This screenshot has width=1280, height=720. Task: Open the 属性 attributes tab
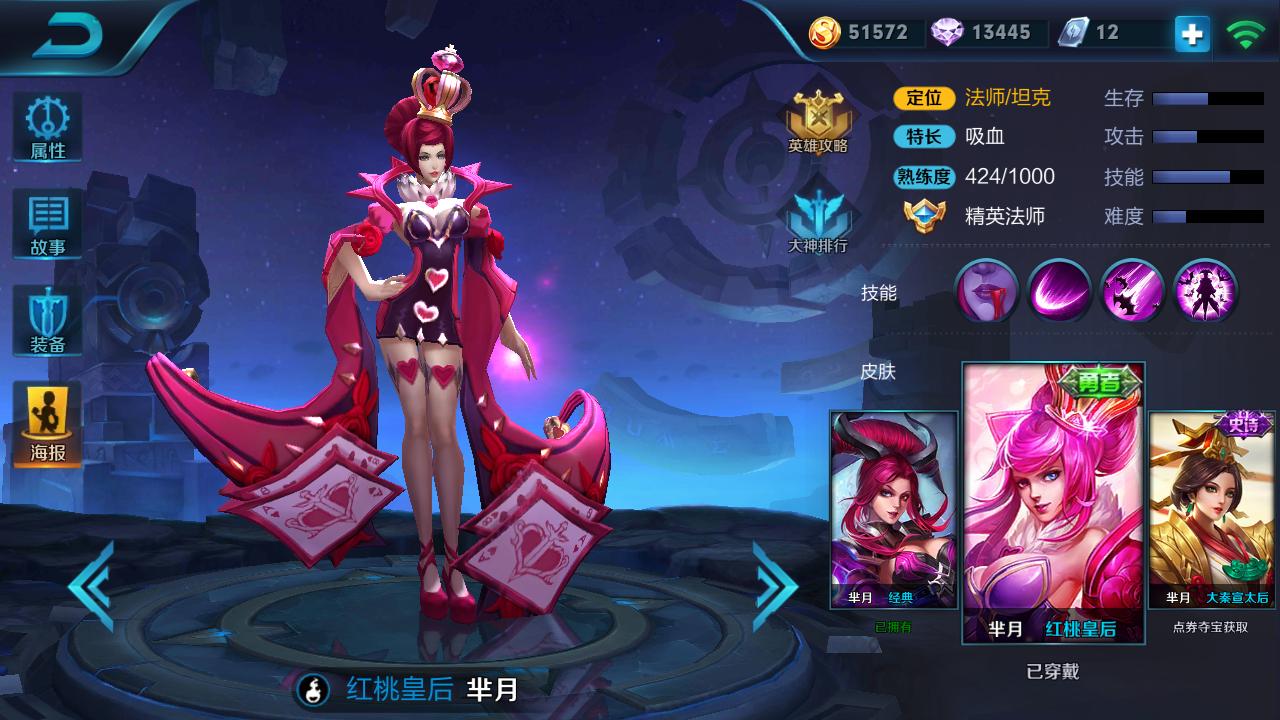48,128
